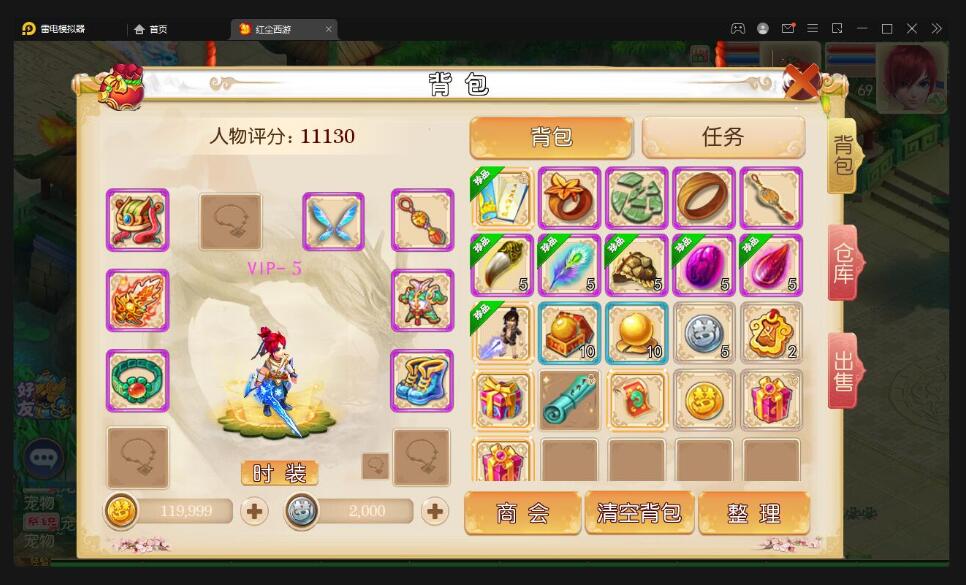Select the equipped blue boots slot
The width and height of the screenshot is (966, 585).
422,381
